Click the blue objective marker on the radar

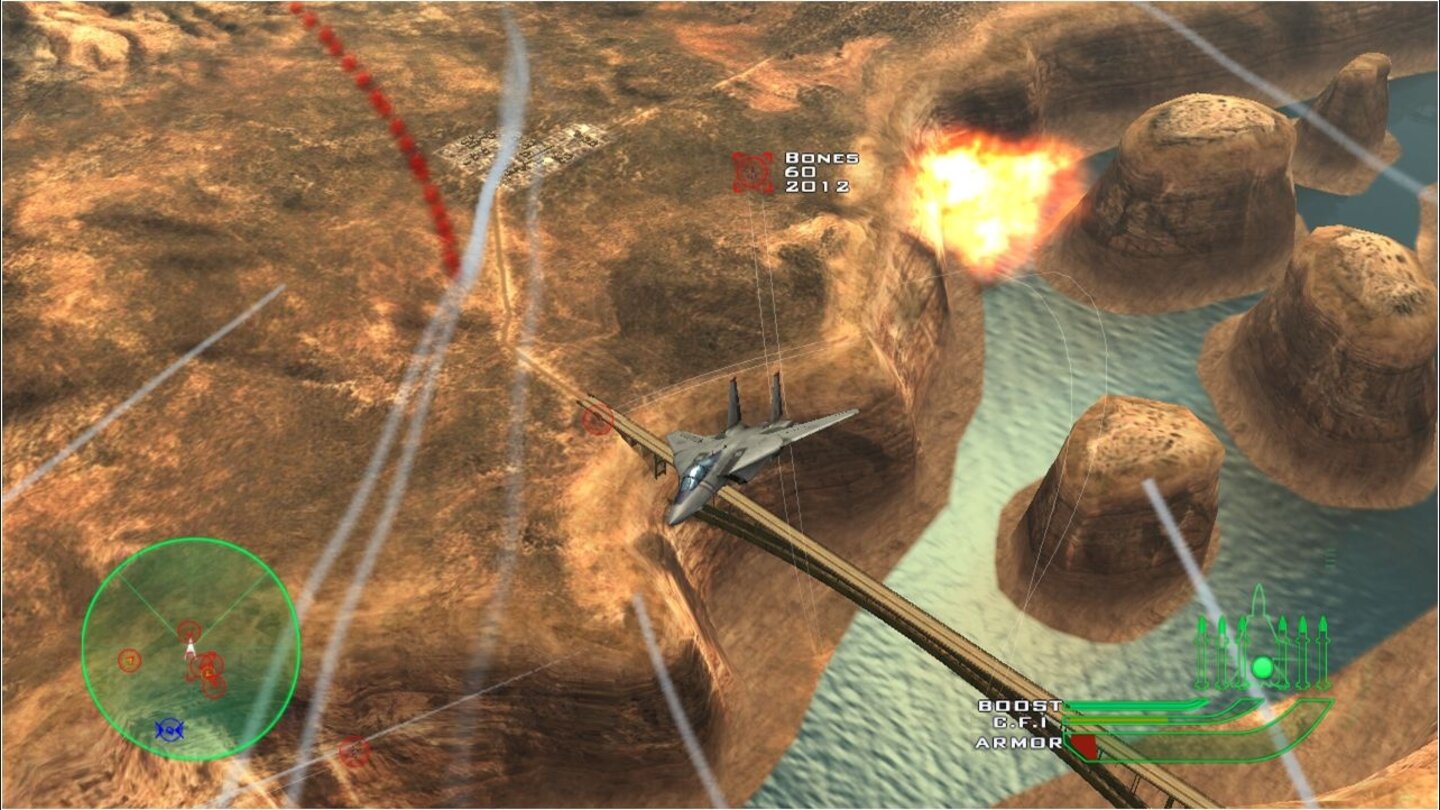[x=170, y=728]
